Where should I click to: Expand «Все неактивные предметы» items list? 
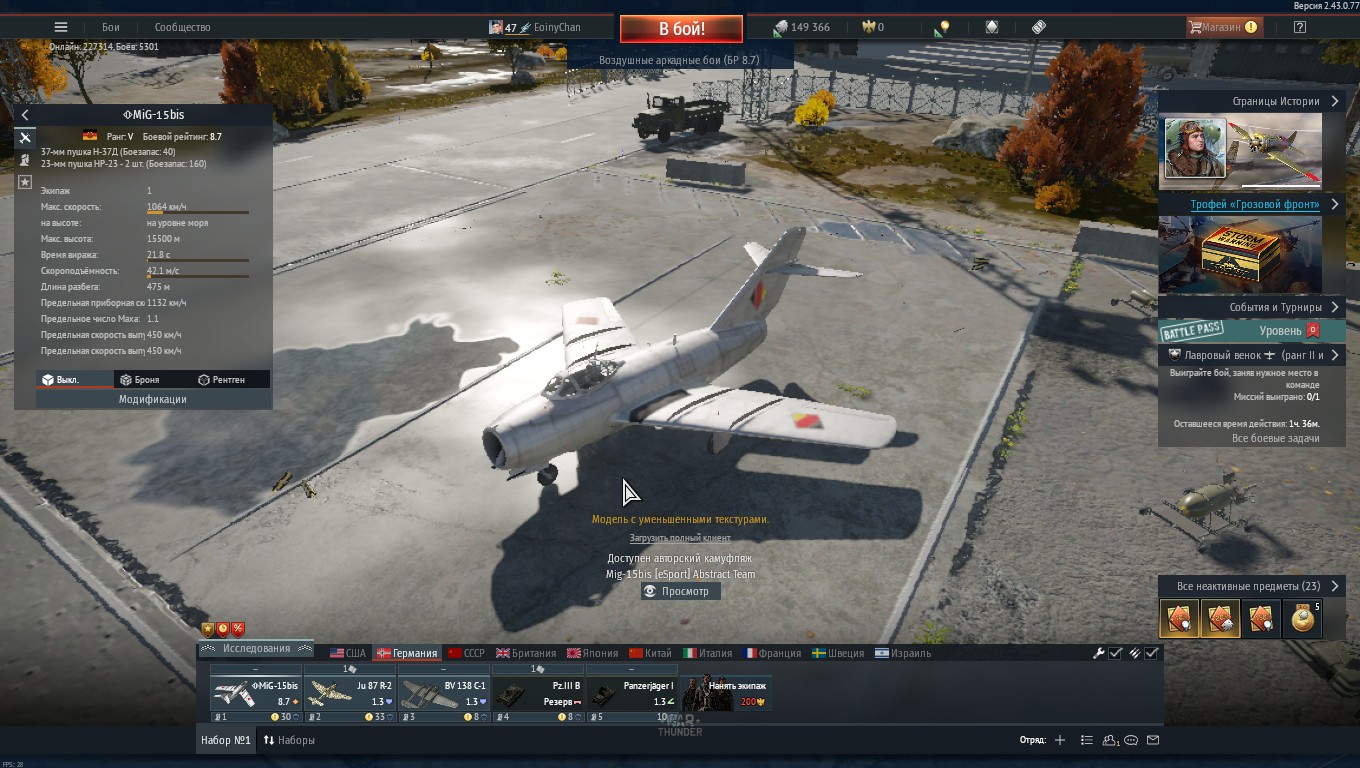1250,586
